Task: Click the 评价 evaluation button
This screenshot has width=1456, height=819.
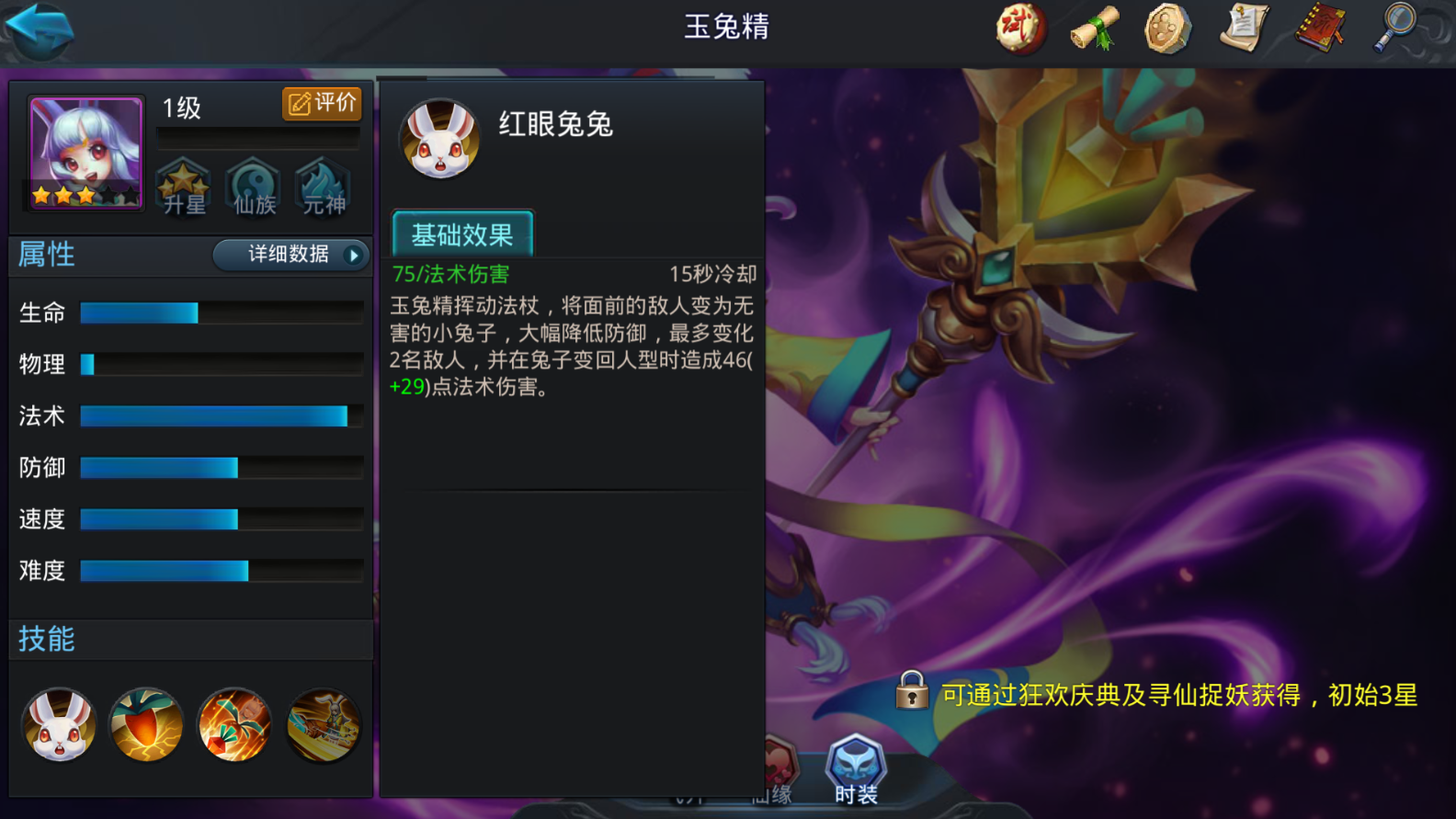Action: click(x=321, y=103)
